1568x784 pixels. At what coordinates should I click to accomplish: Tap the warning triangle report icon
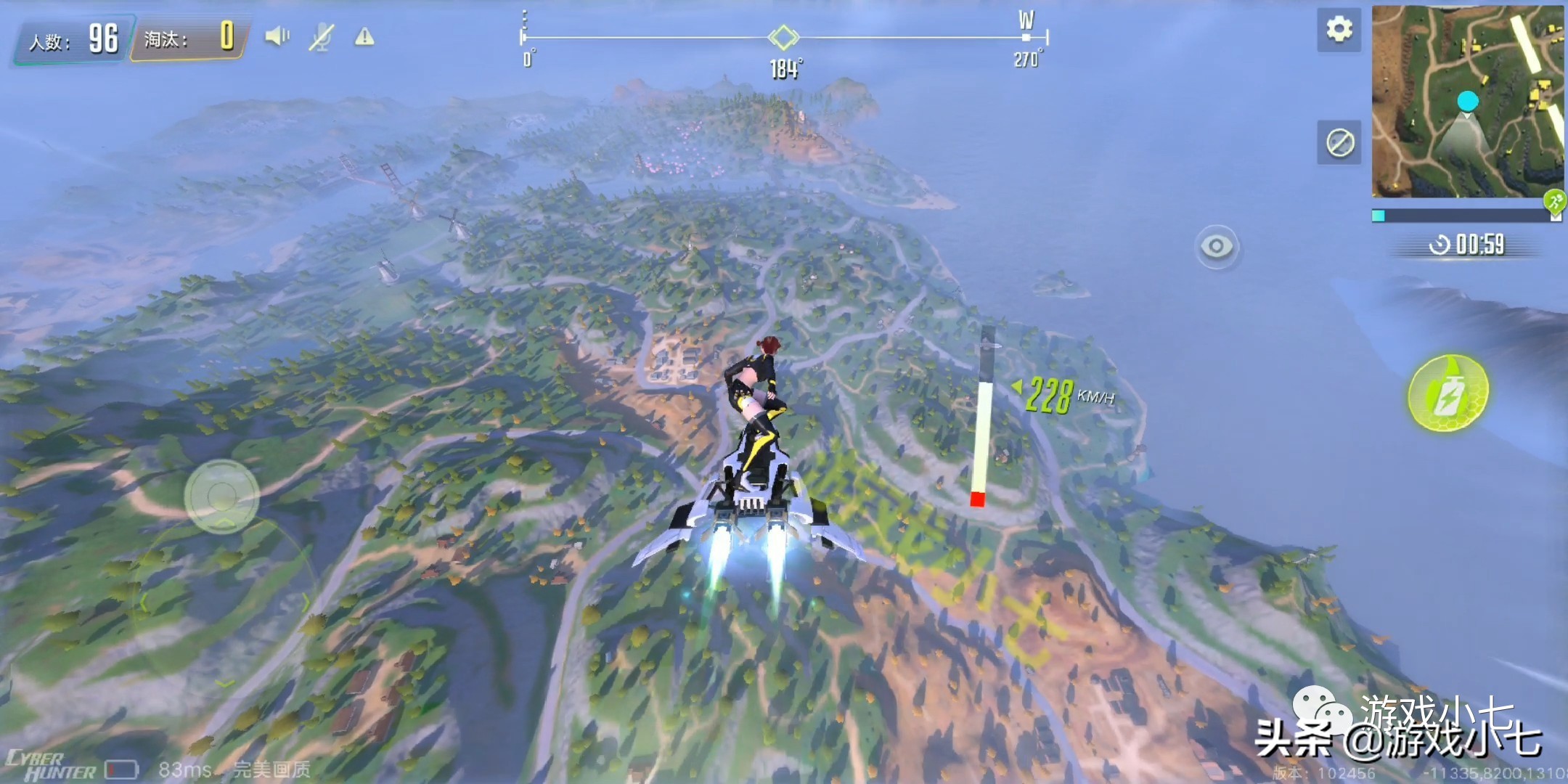(364, 36)
